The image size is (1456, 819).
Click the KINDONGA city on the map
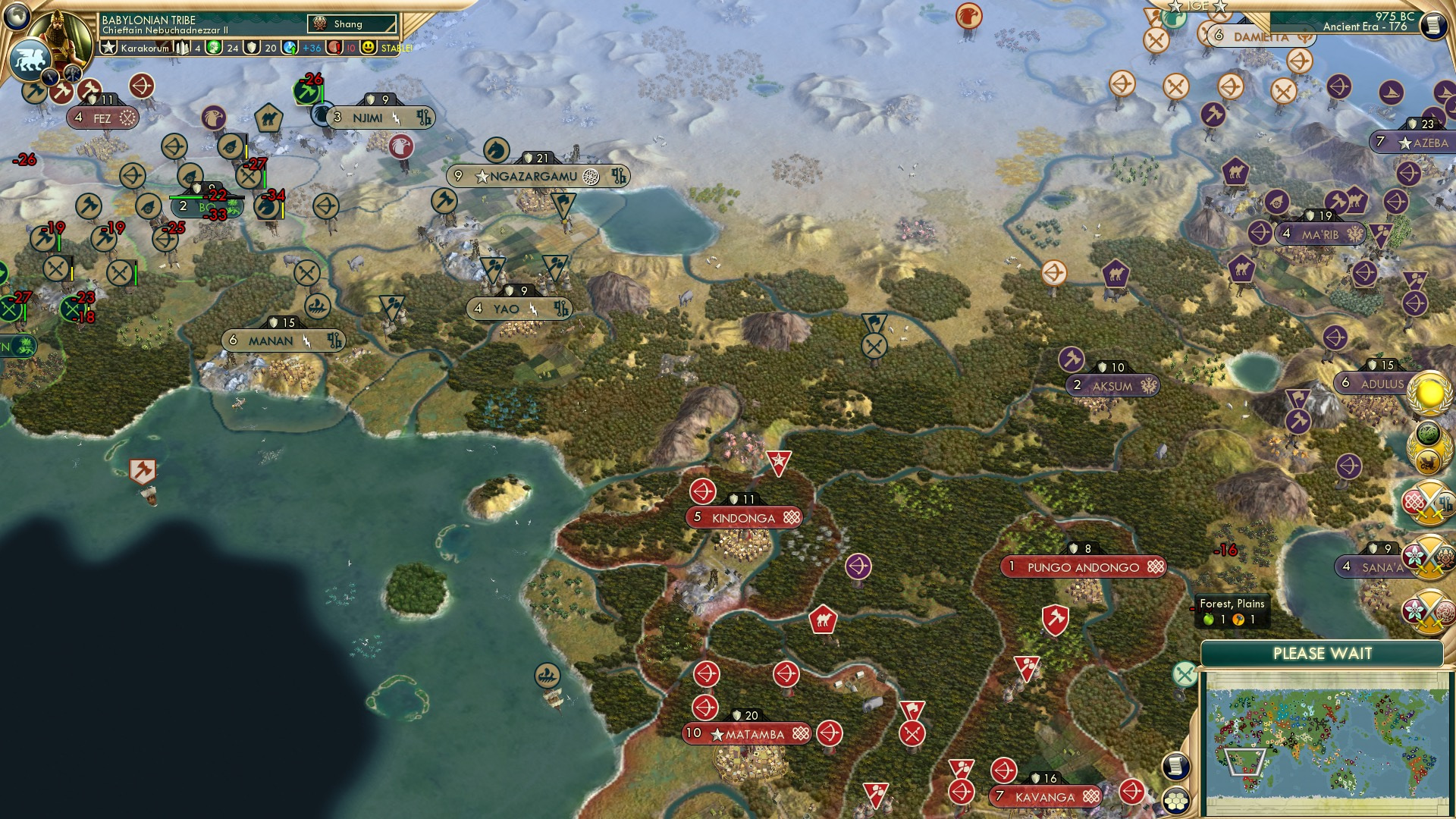(x=743, y=518)
